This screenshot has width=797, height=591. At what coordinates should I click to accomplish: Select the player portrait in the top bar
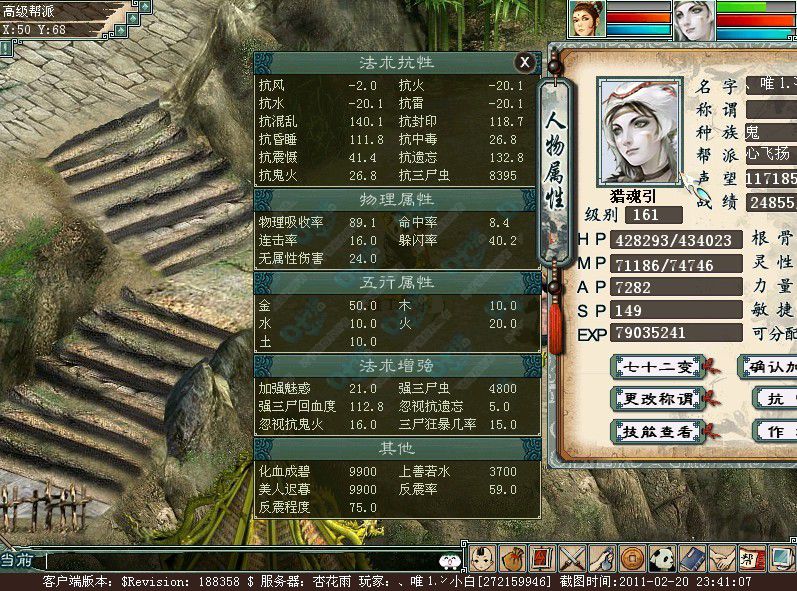click(x=587, y=19)
